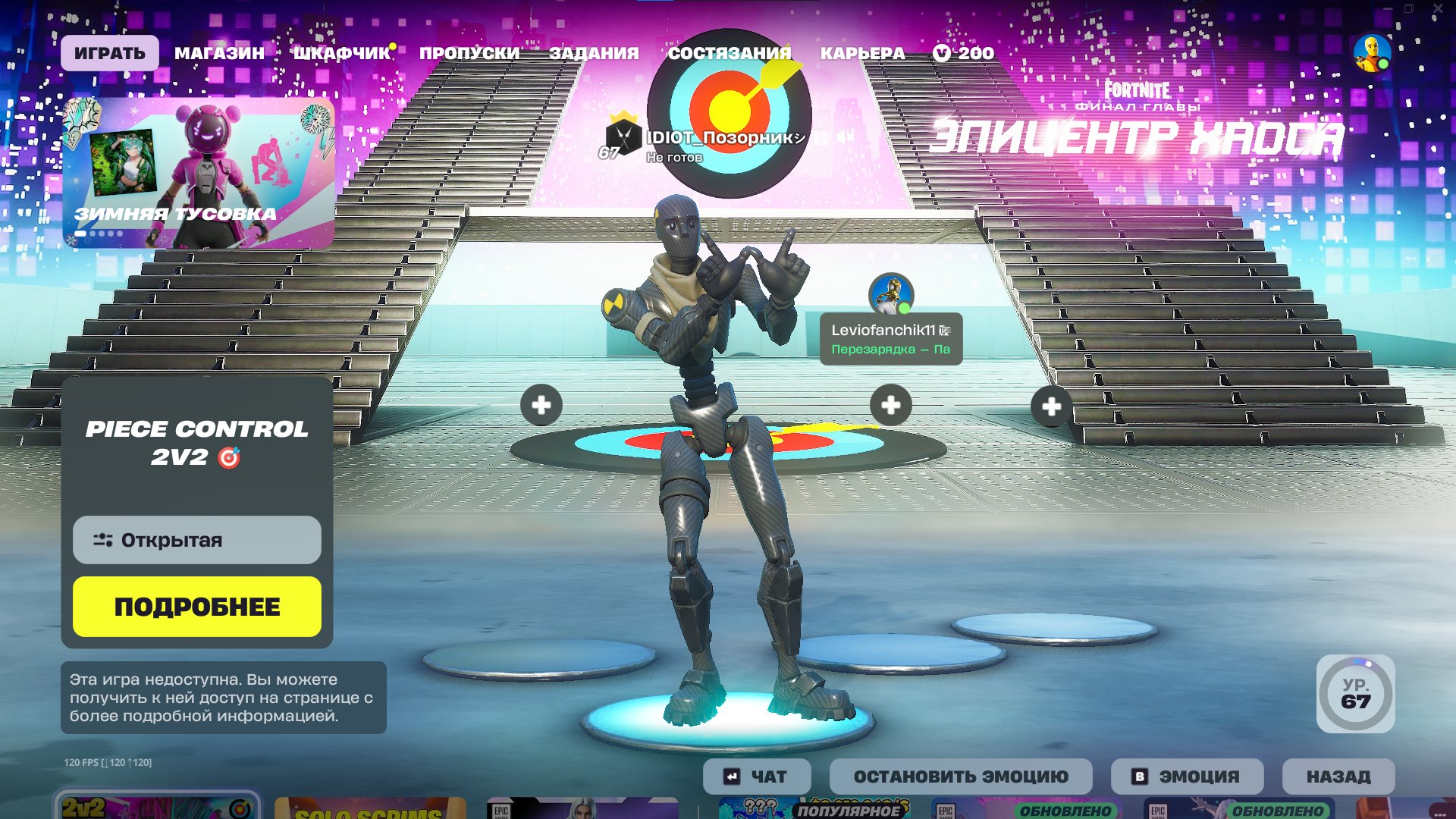1456x819 pixels.
Task: Open the Открытая party privacy dropdown
Action: click(x=196, y=540)
